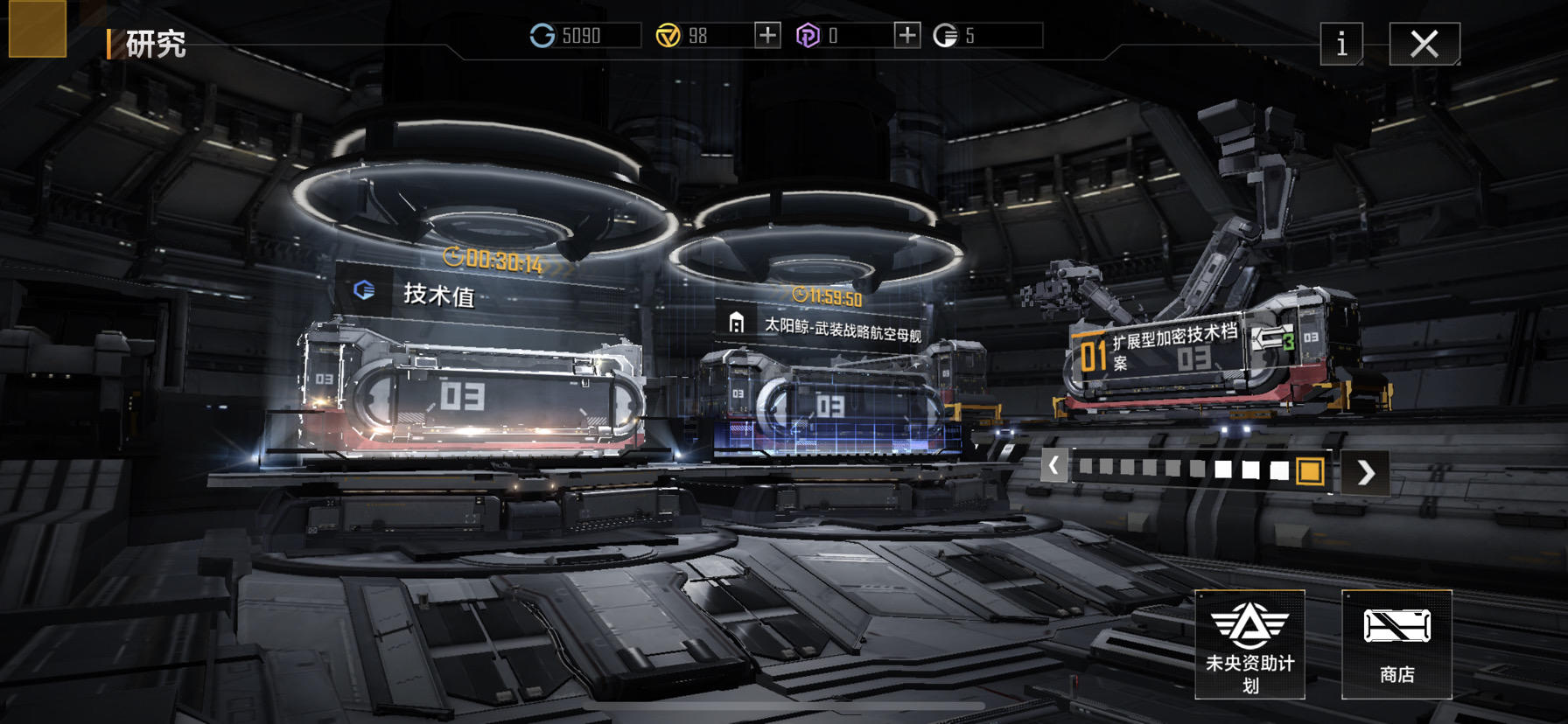The width and height of the screenshot is (1568, 724).
Task: Go to the previous research page arrow
Action: (1054, 467)
